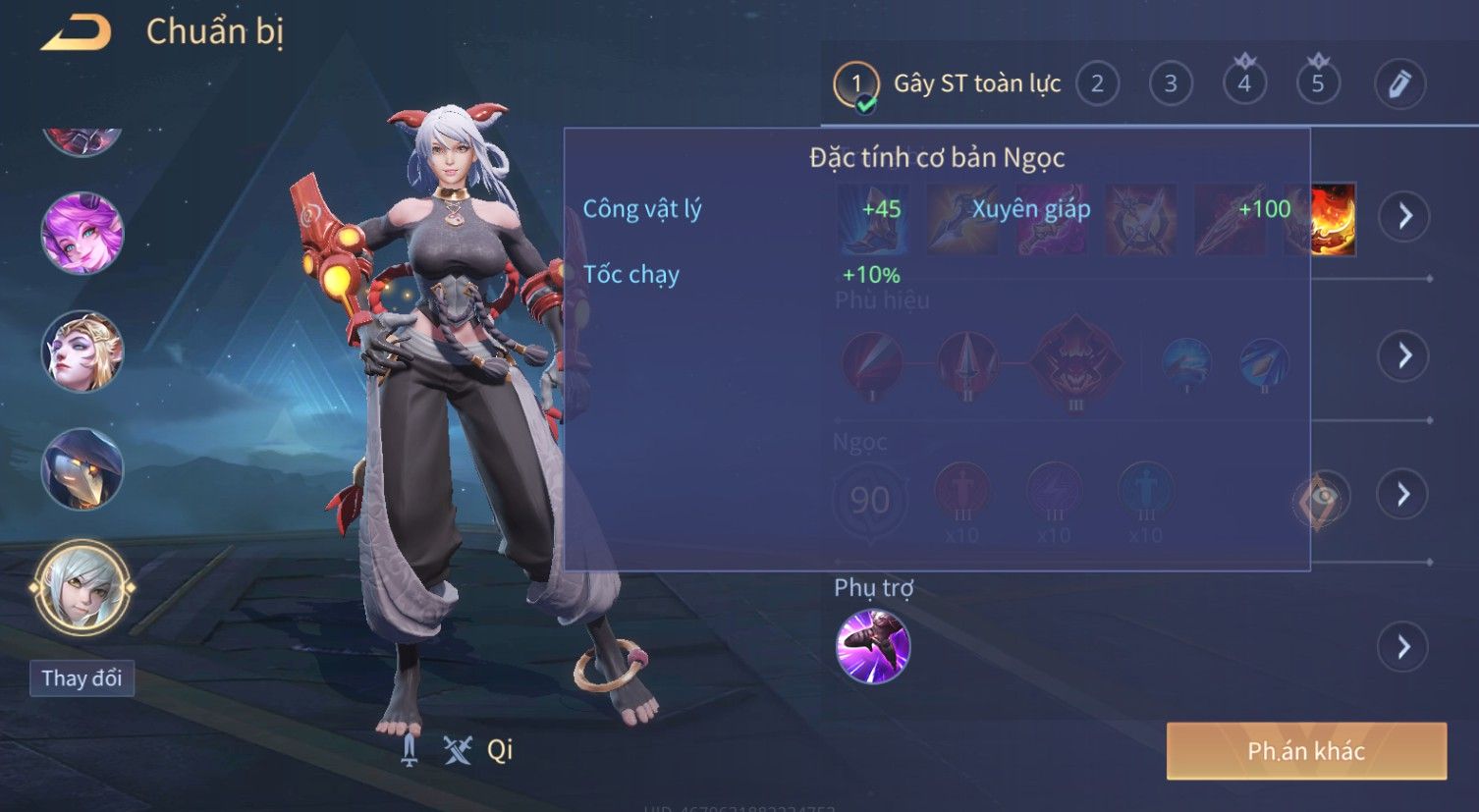Screen dimensions: 1479x812
Task: Open the Phụ trợ section arrow
Action: [1404, 647]
